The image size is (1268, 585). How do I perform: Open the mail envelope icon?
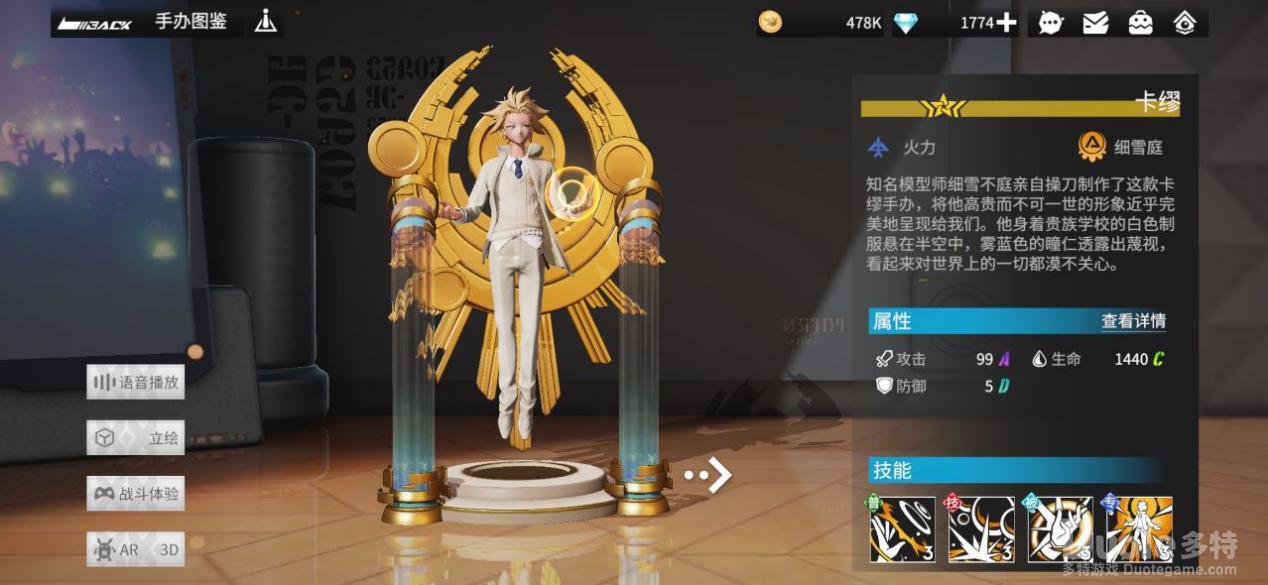point(1095,23)
